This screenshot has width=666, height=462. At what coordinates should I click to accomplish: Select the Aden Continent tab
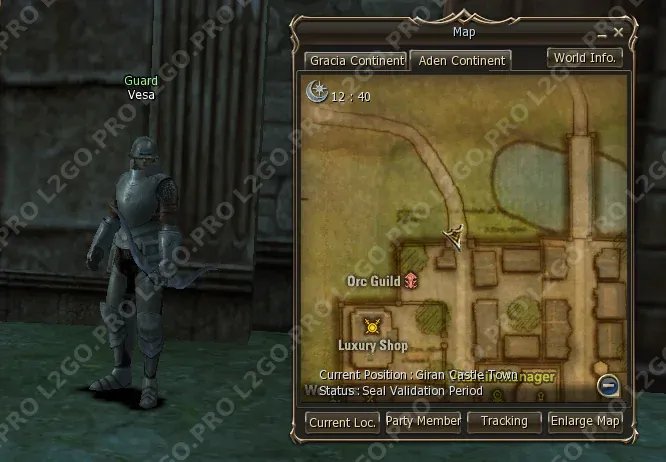[461, 61]
